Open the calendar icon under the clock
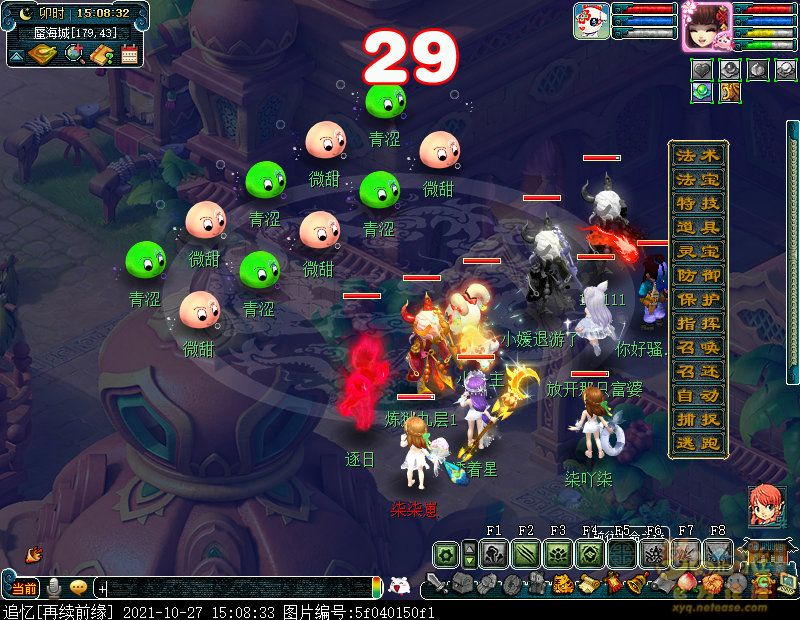Viewport: 800px width, 620px height. (129, 55)
